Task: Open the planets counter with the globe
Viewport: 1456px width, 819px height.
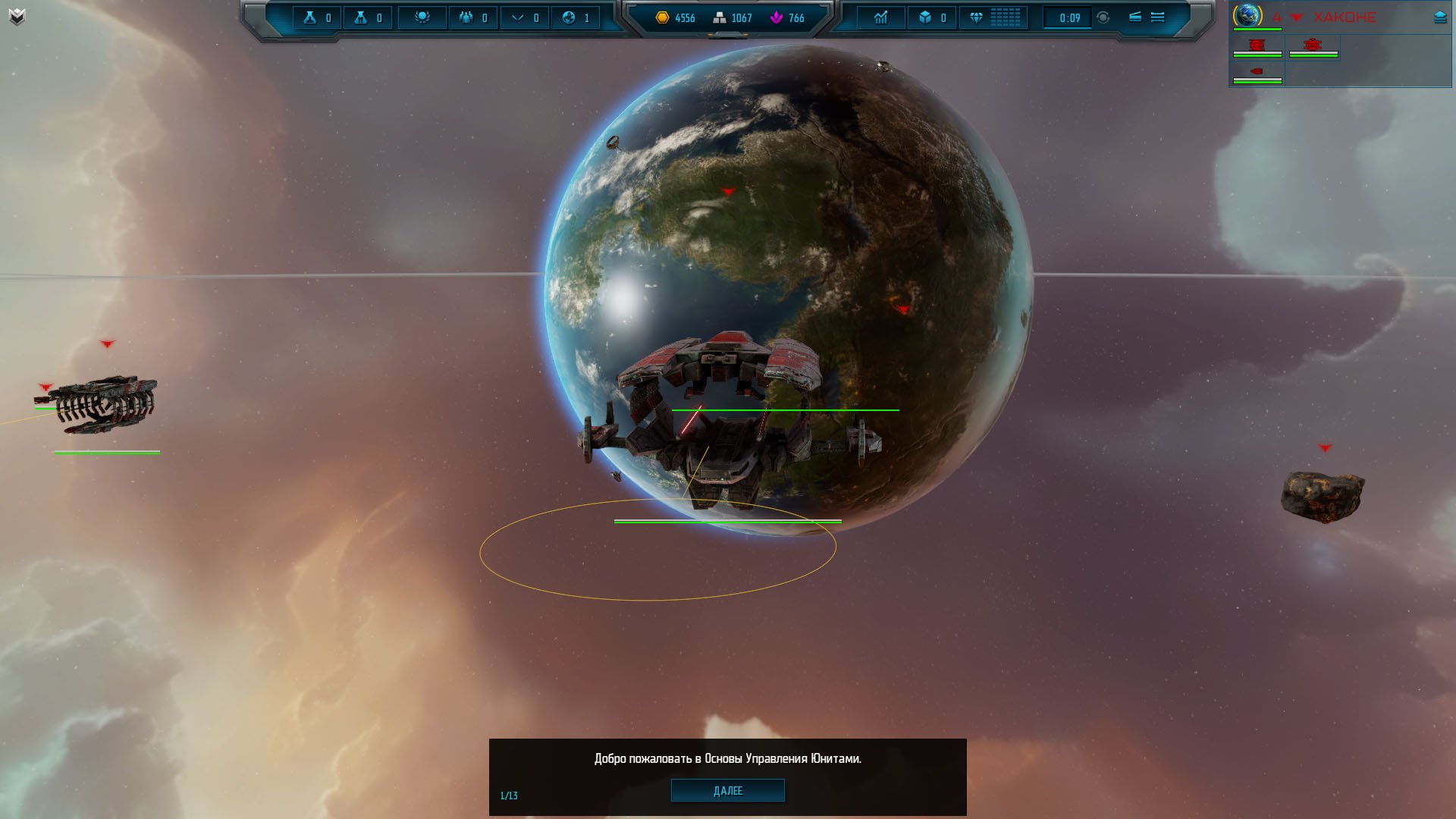Action: pyautogui.click(x=576, y=17)
